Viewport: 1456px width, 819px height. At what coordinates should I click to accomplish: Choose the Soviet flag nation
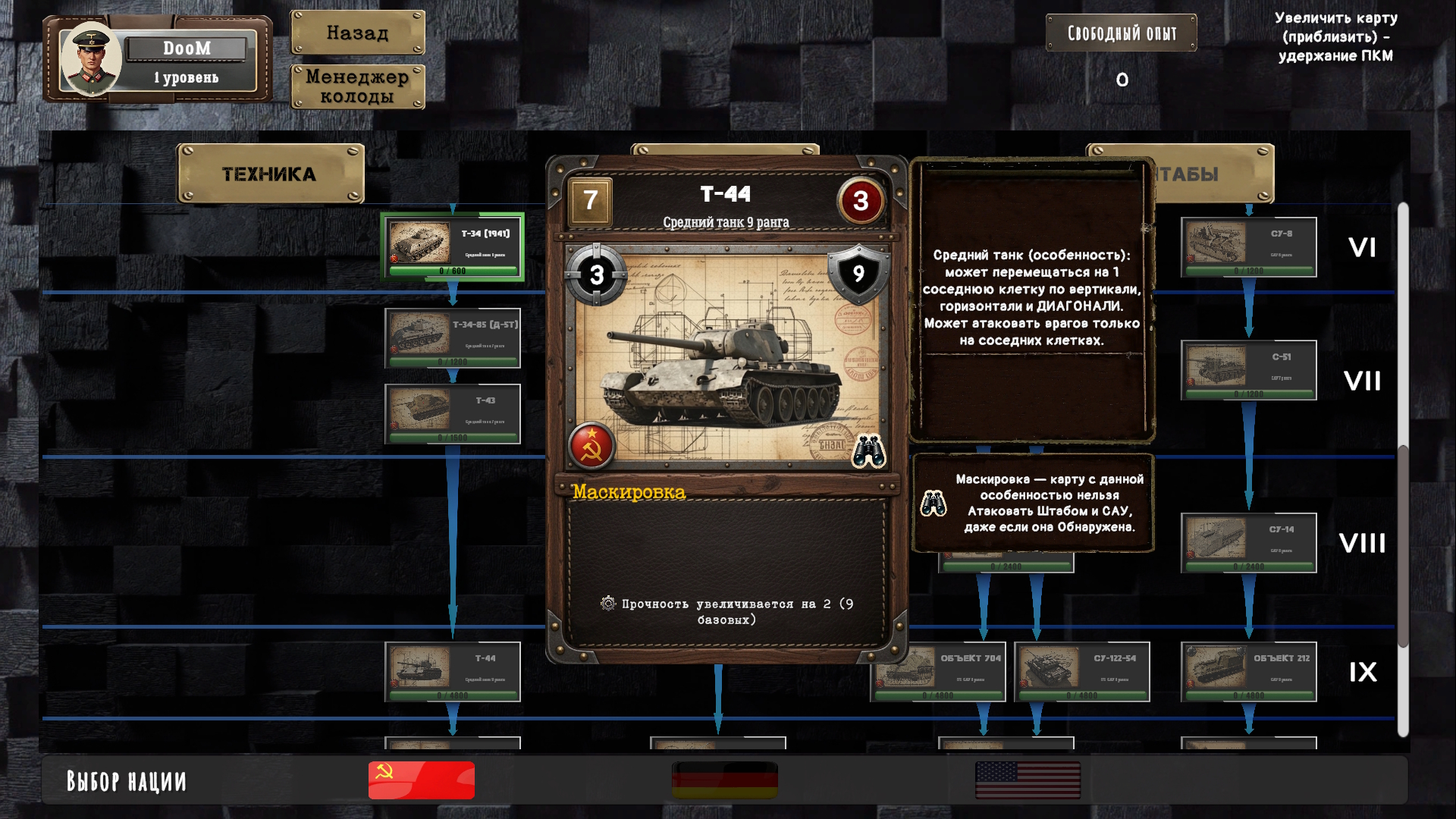coord(422,780)
